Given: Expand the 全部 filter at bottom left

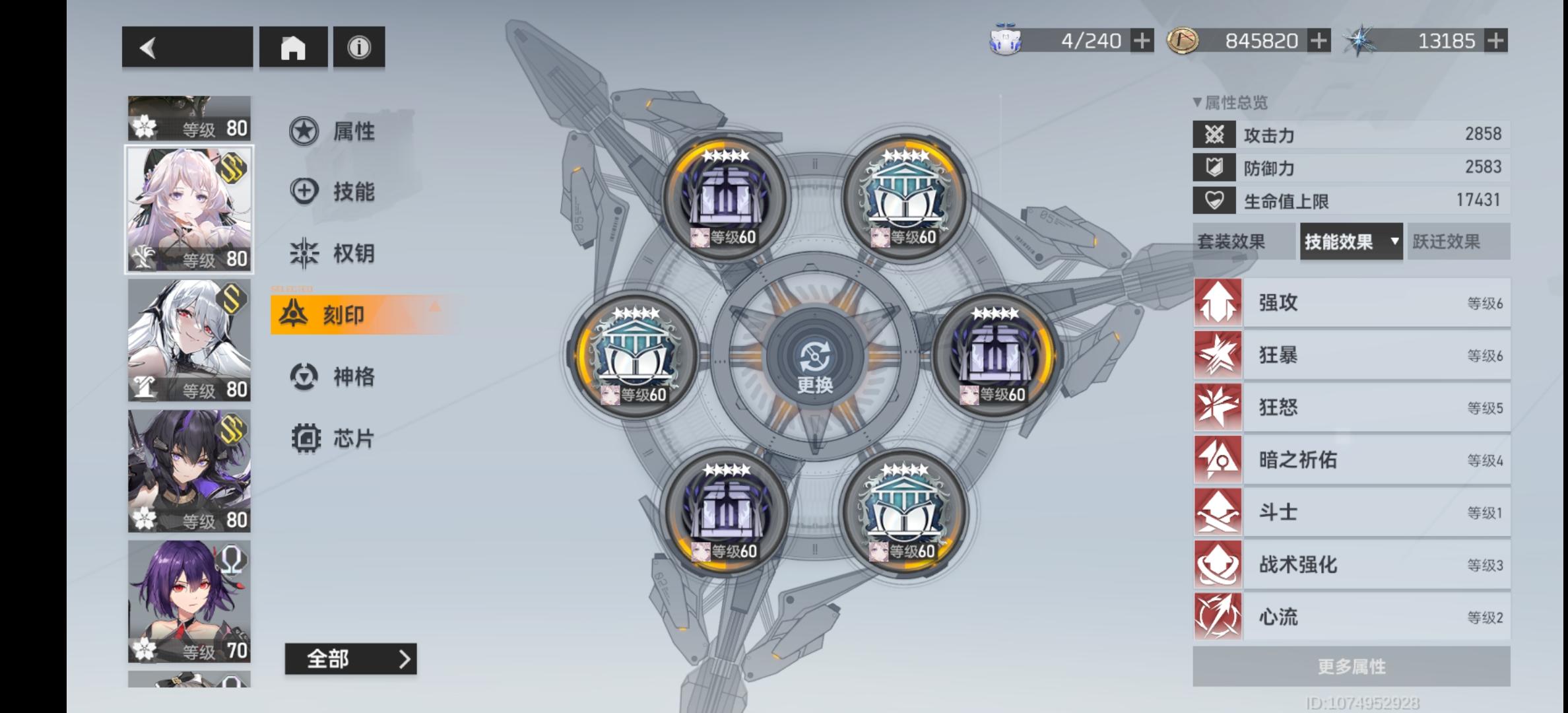Looking at the screenshot, I should 350,658.
